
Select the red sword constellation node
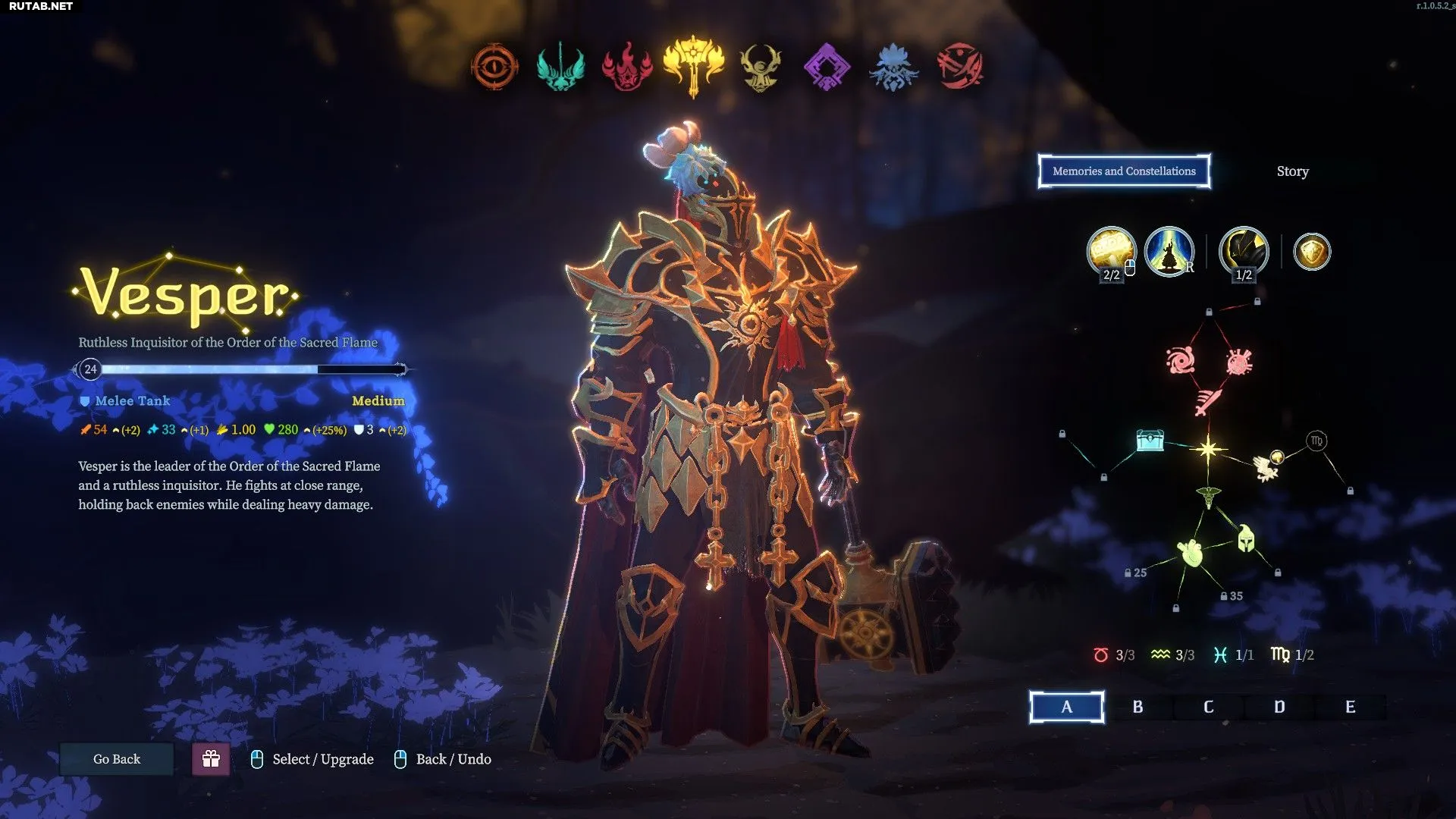(1208, 400)
